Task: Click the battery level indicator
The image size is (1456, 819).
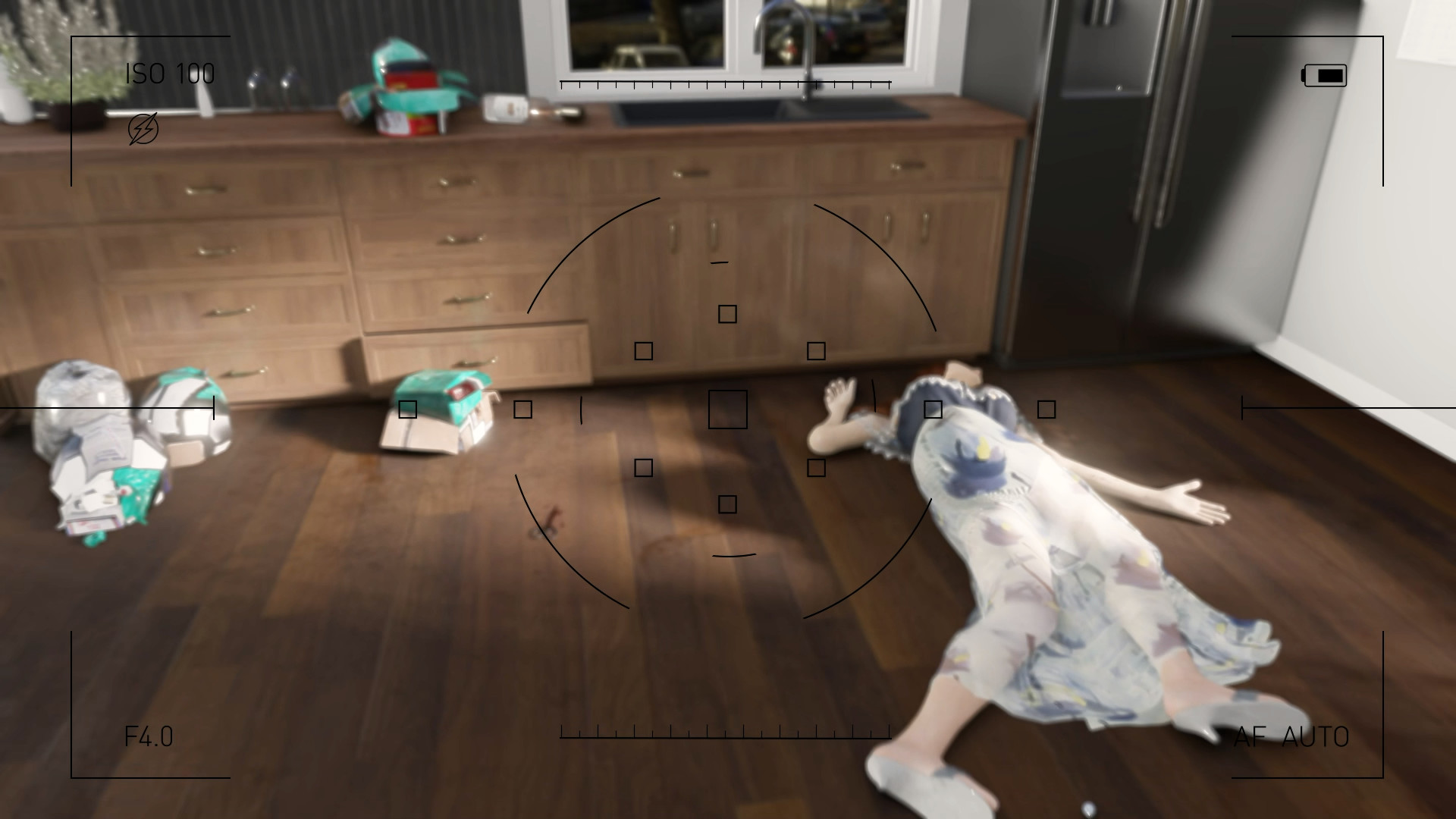Action: click(1323, 75)
